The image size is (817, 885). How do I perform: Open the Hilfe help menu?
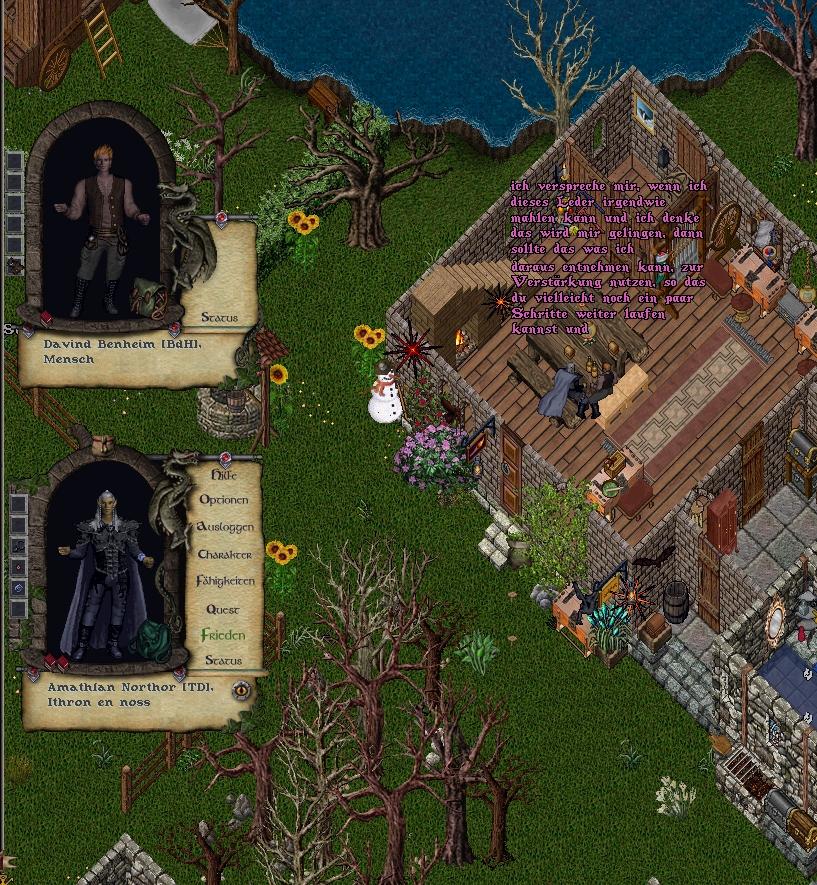tap(224, 475)
